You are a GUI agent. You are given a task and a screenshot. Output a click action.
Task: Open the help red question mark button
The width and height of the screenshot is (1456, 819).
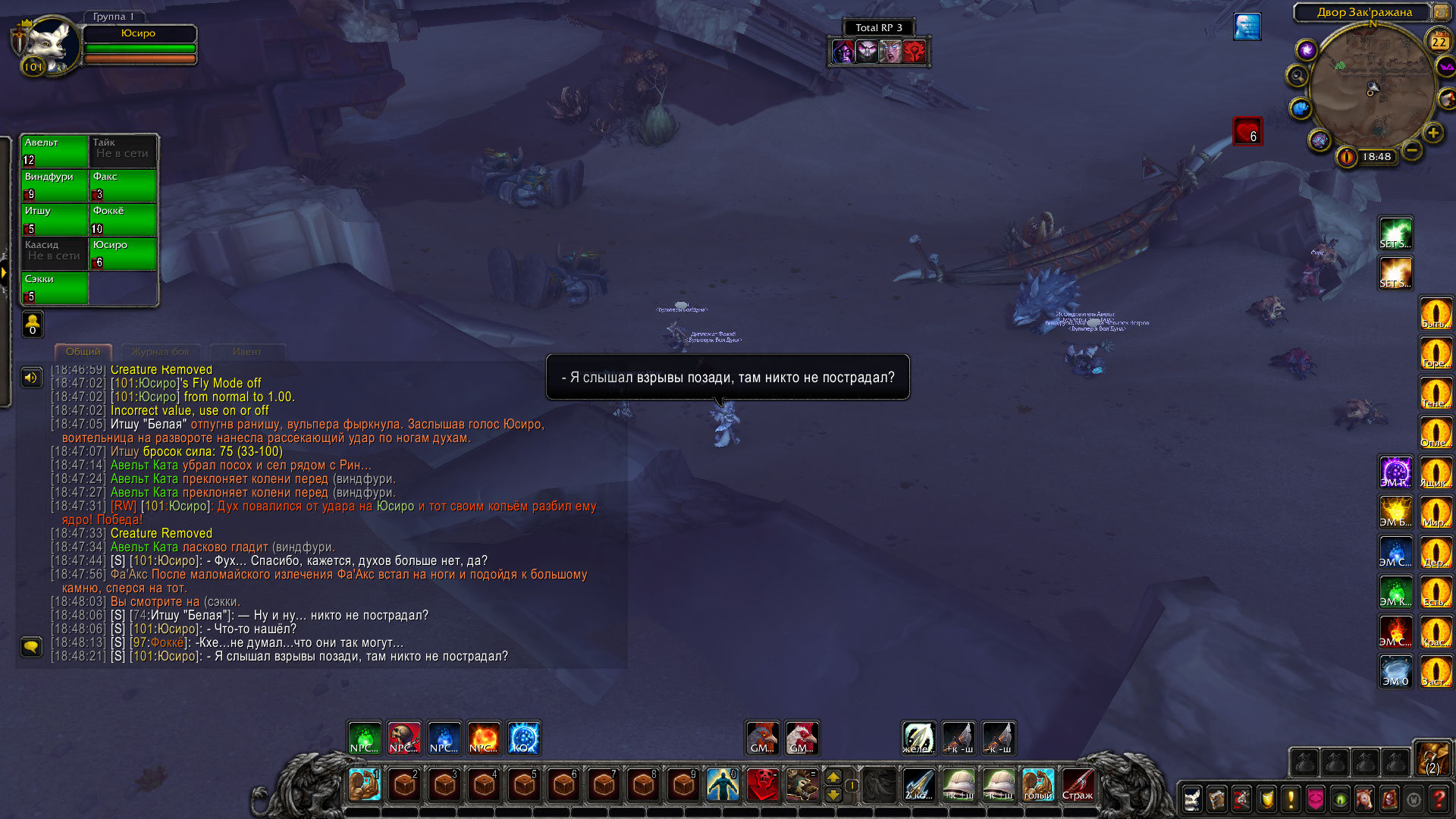coord(1439,799)
